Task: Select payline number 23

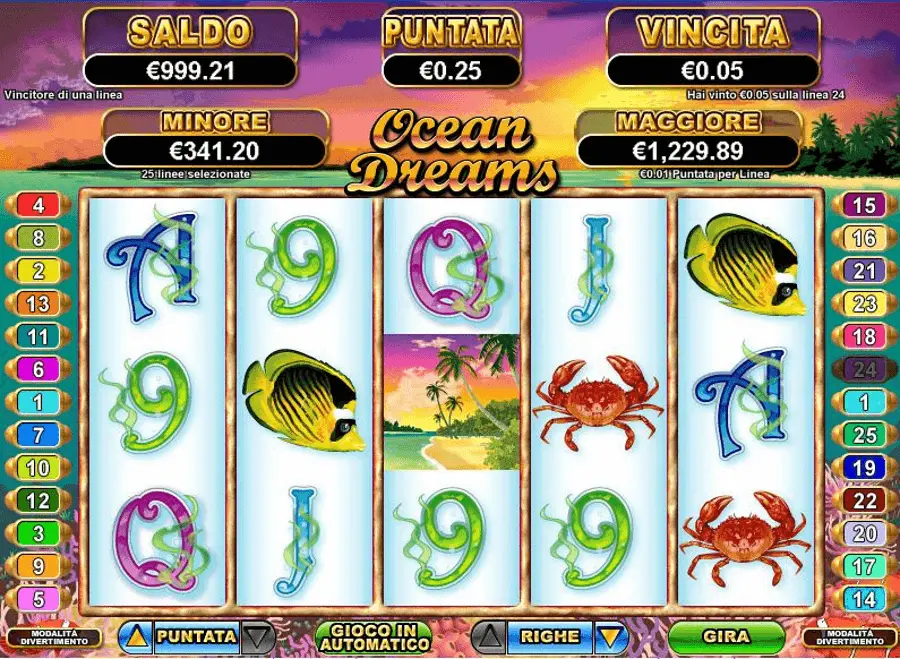Action: click(x=864, y=304)
